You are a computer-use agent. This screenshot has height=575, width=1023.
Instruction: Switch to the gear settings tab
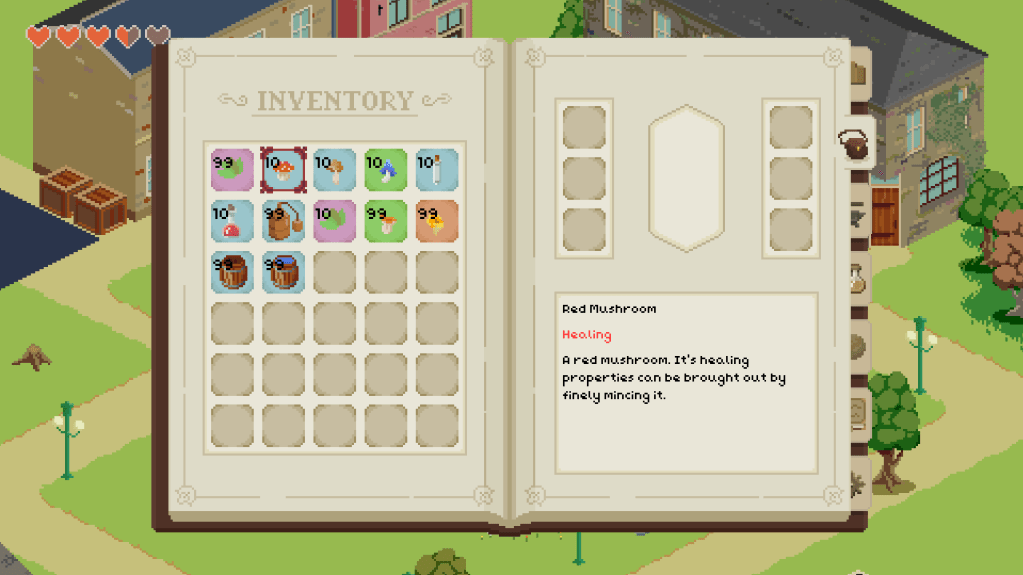point(857,485)
